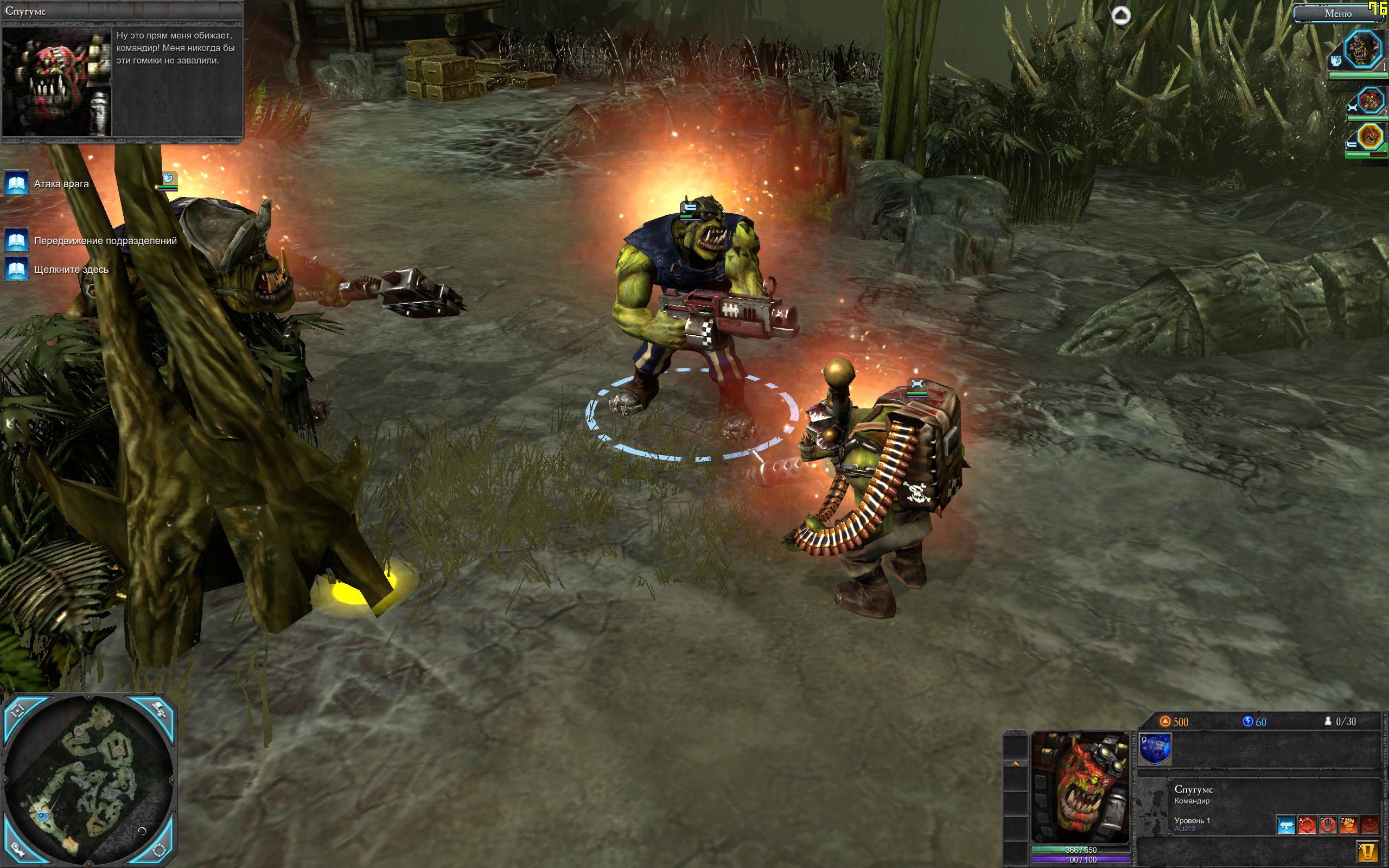Click on the circular minimap

point(89,782)
